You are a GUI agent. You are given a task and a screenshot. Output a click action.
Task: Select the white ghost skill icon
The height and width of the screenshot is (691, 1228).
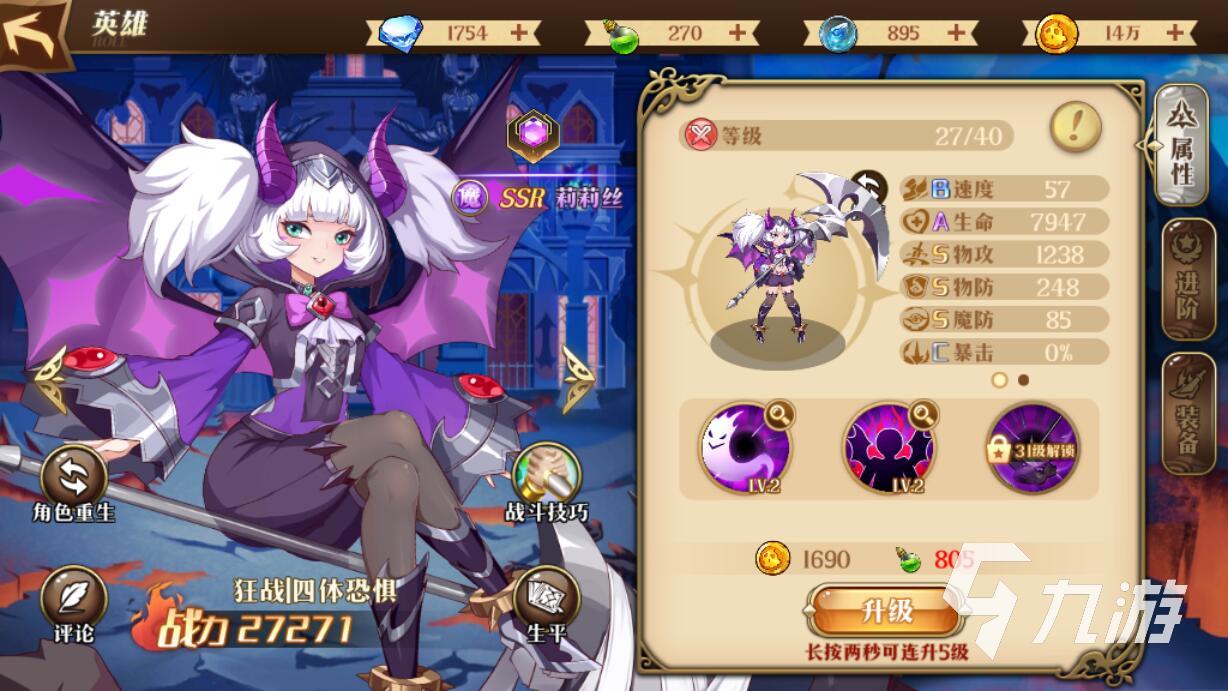[x=745, y=446]
